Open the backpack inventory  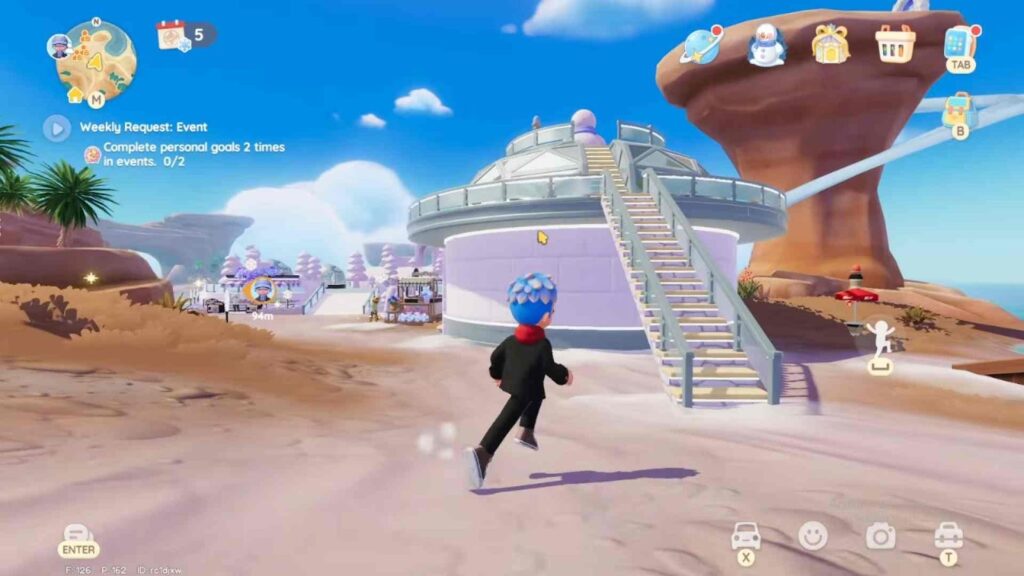tap(958, 111)
